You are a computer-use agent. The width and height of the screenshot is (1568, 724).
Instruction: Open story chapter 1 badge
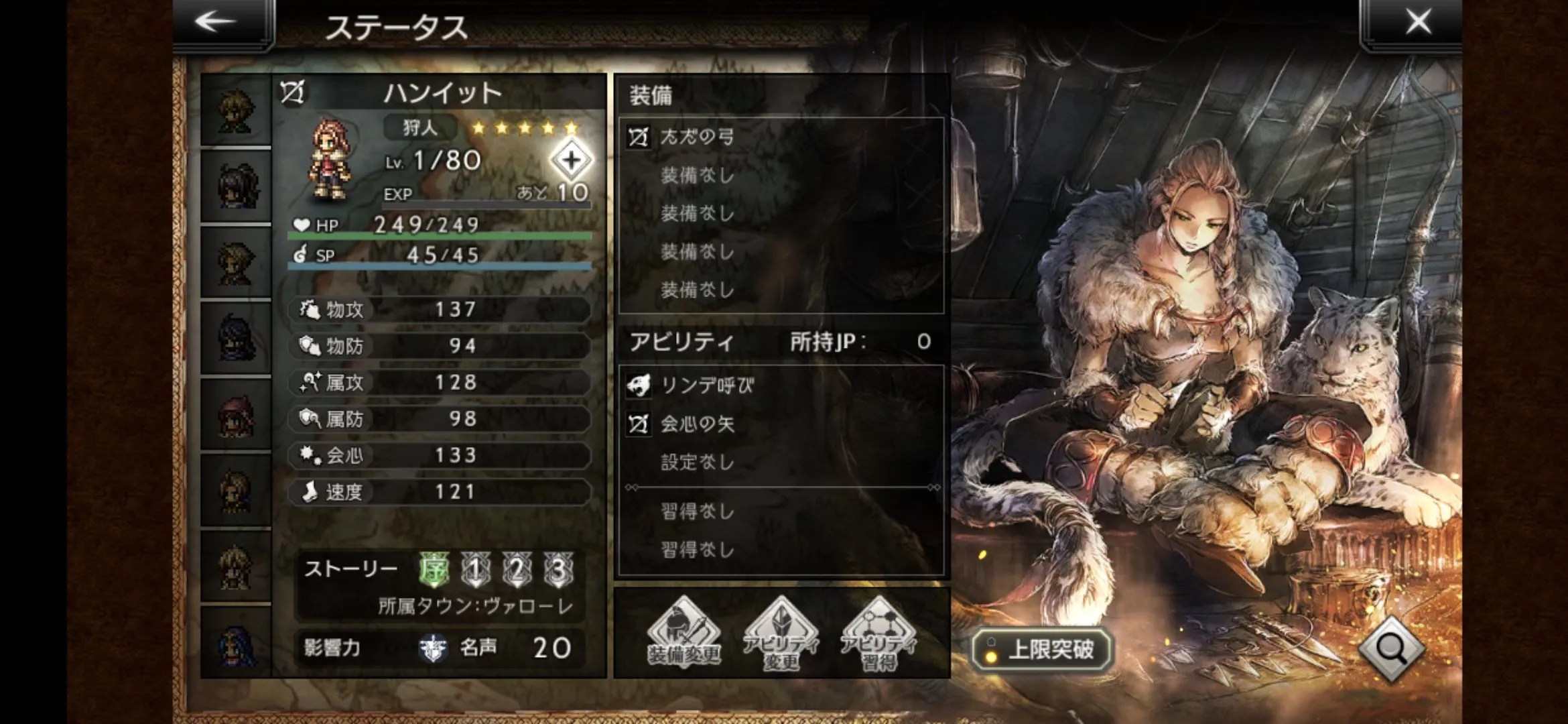click(x=475, y=570)
